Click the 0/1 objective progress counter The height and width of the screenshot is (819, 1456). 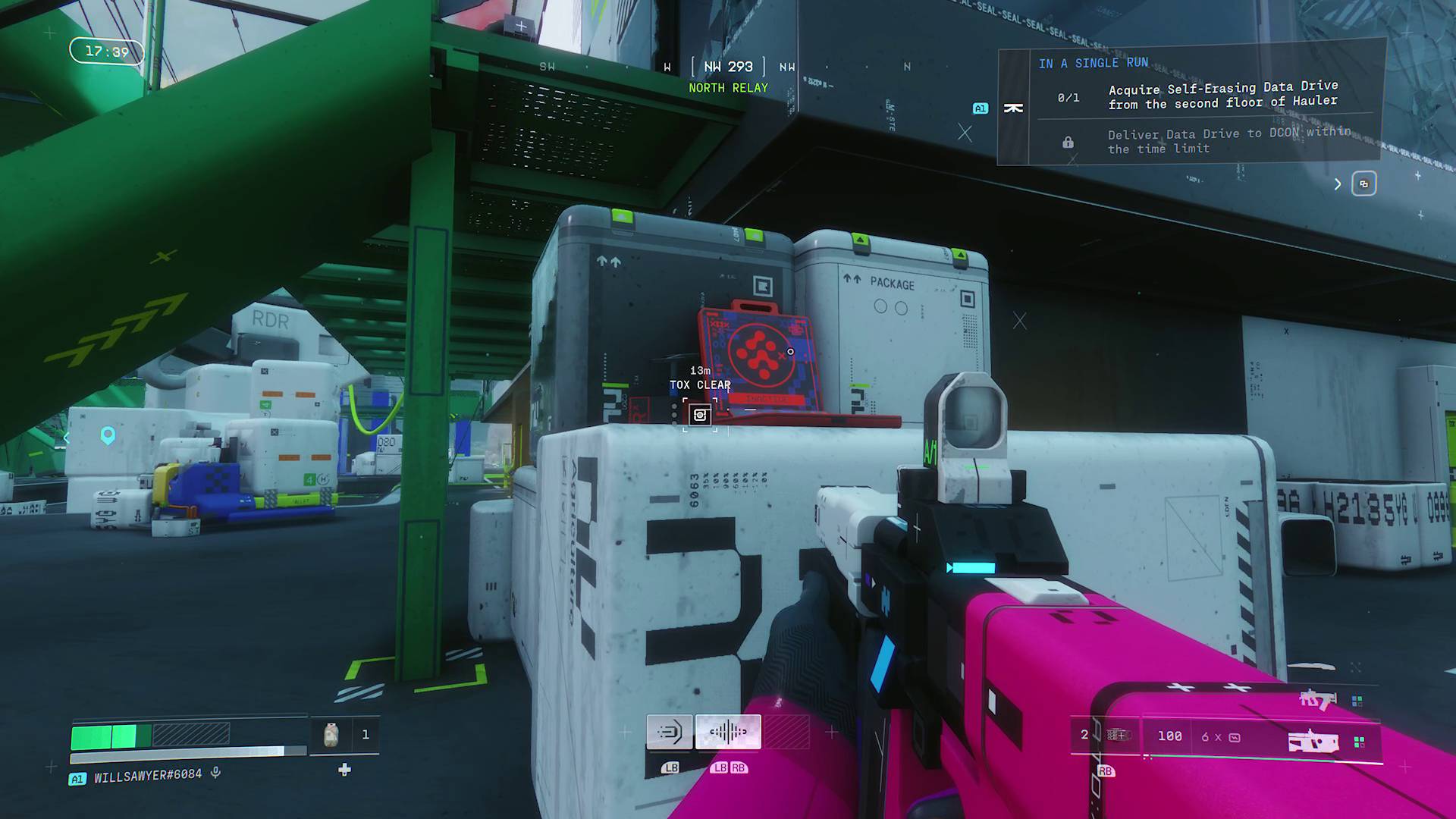click(x=1068, y=96)
